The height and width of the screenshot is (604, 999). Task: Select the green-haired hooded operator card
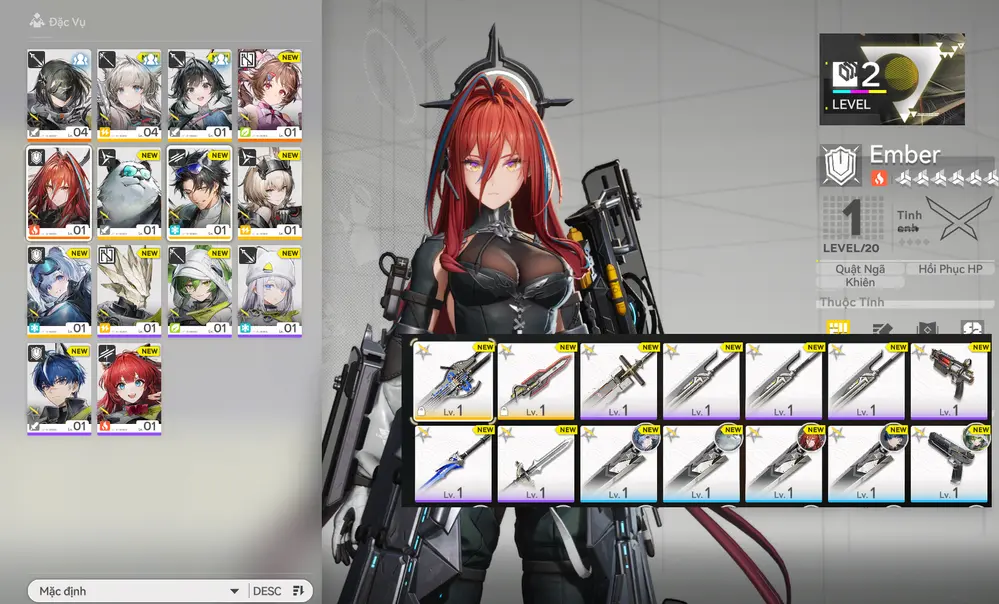coord(199,290)
